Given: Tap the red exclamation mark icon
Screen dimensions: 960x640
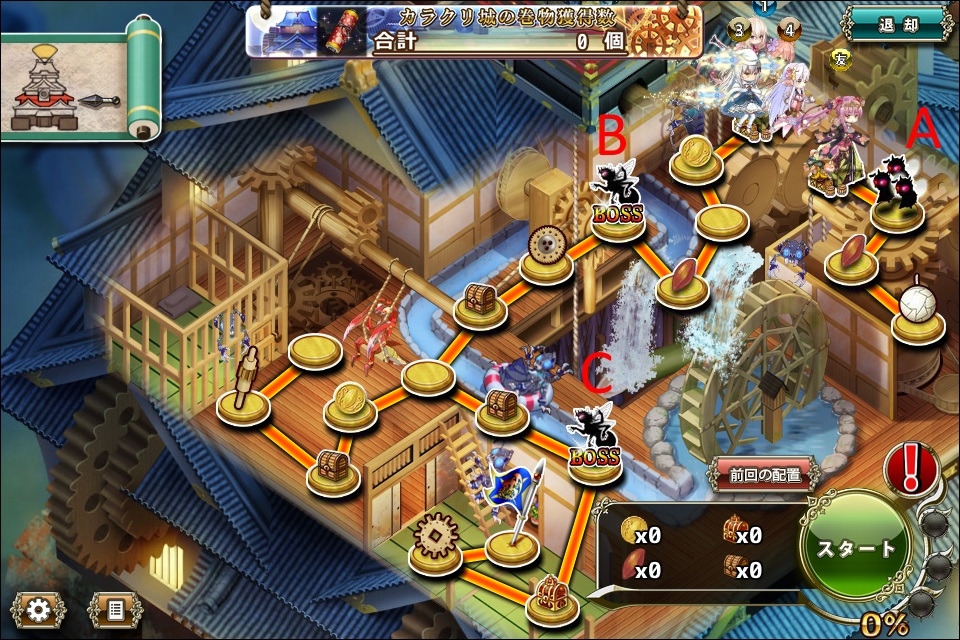Looking at the screenshot, I should coord(911,468).
